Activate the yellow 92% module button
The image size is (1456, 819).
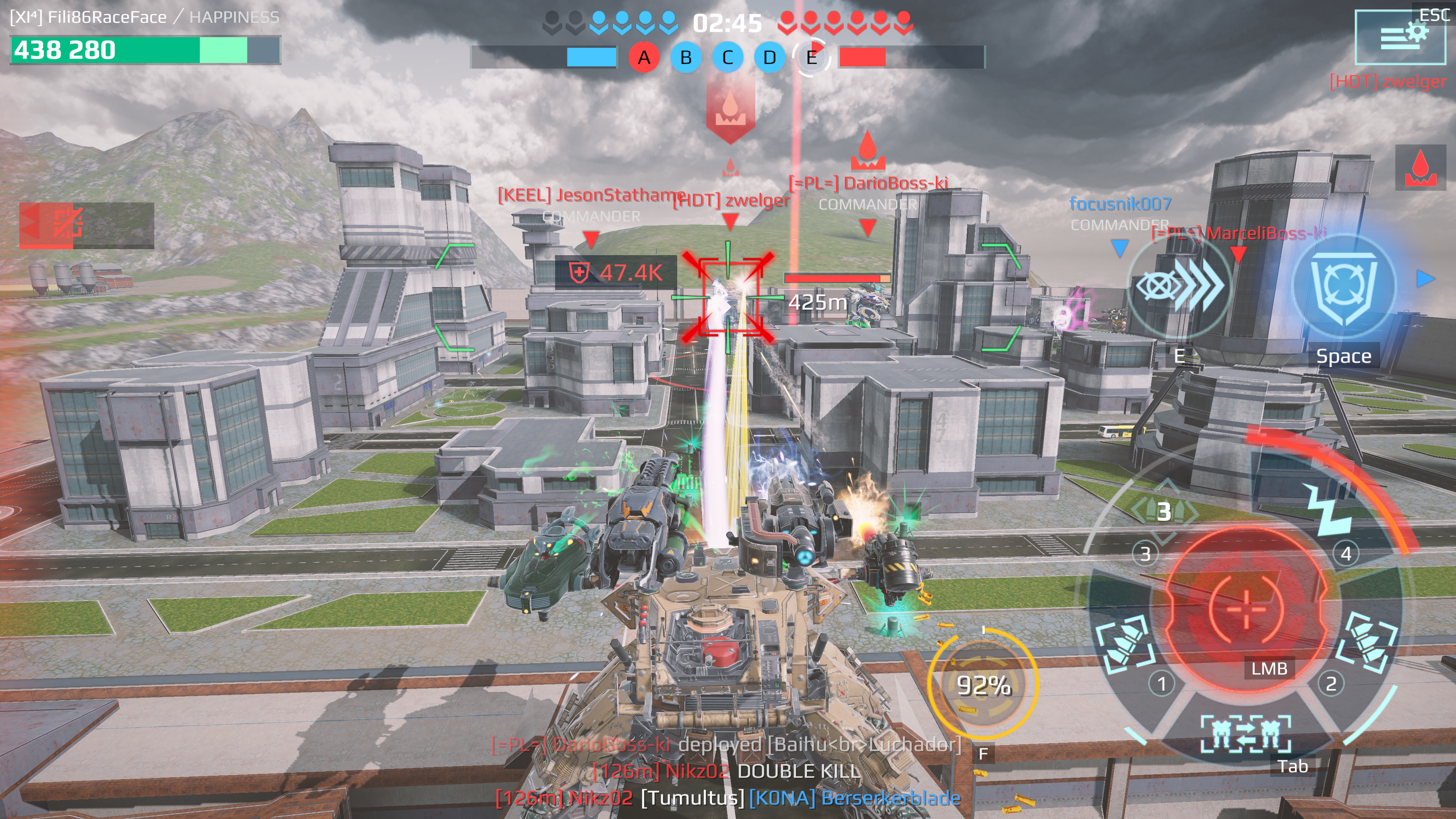pyautogui.click(x=983, y=684)
